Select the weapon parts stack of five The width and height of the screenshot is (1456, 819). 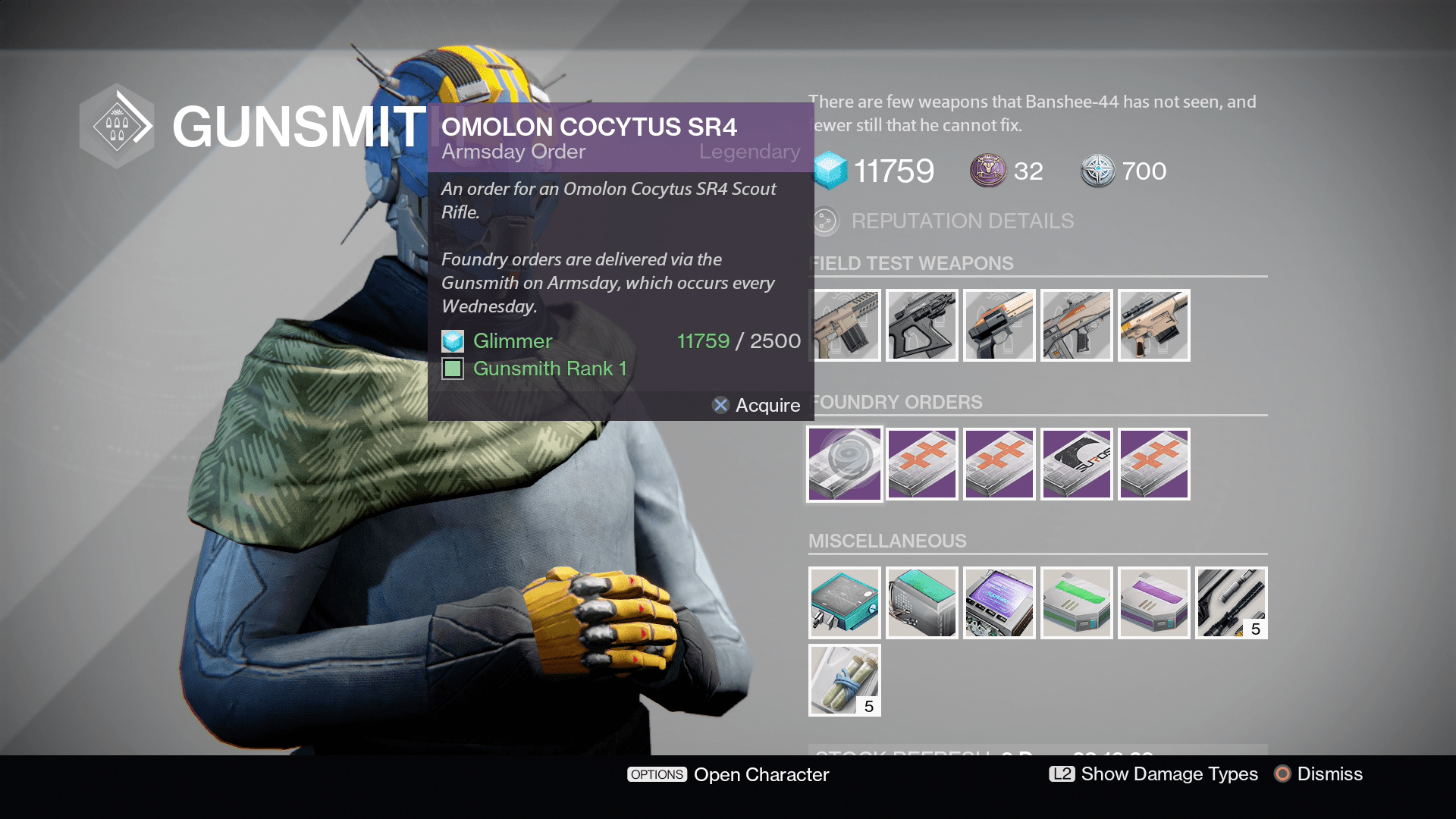[x=1231, y=603]
